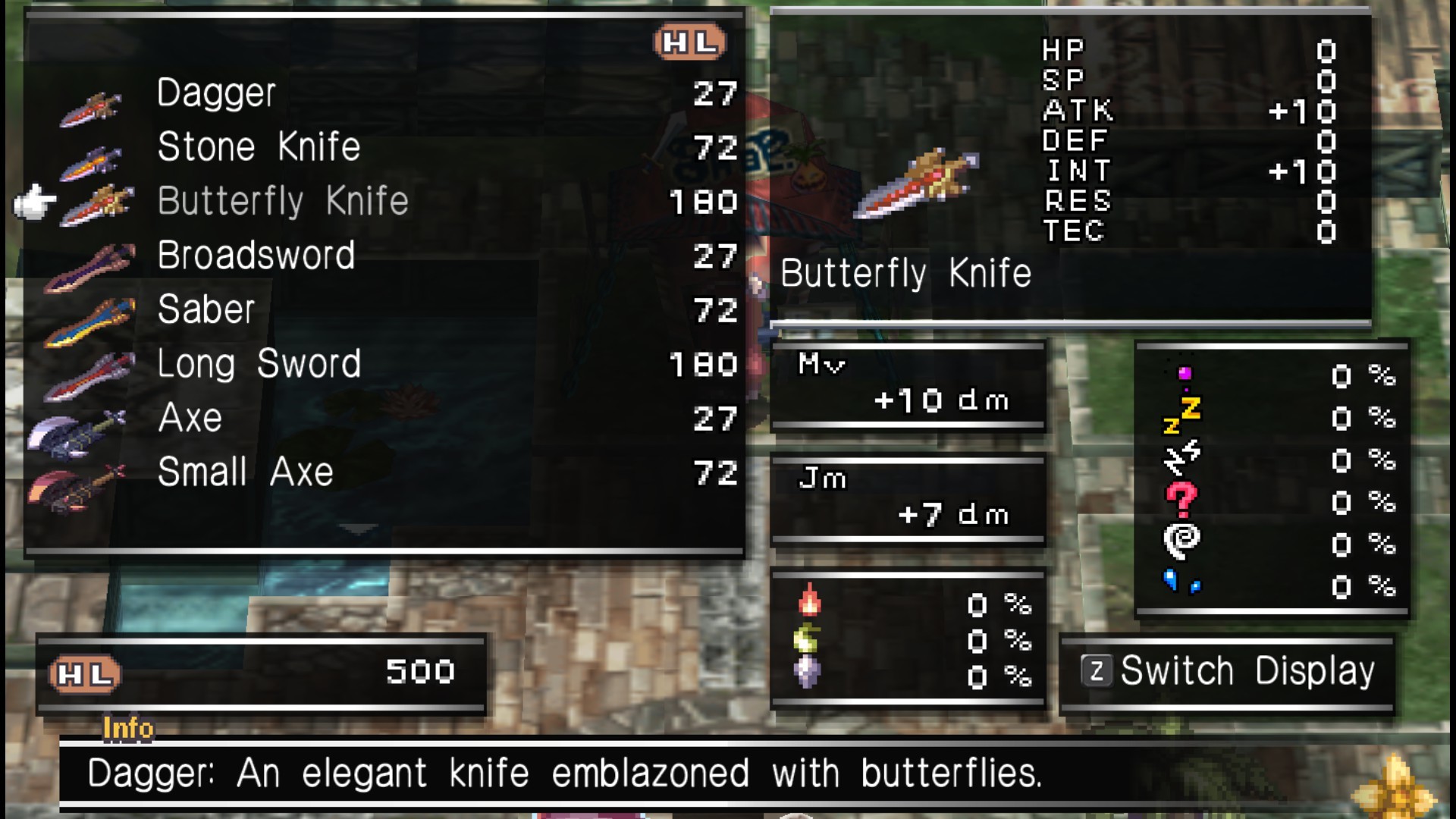Open the Info panel tab

click(x=129, y=728)
